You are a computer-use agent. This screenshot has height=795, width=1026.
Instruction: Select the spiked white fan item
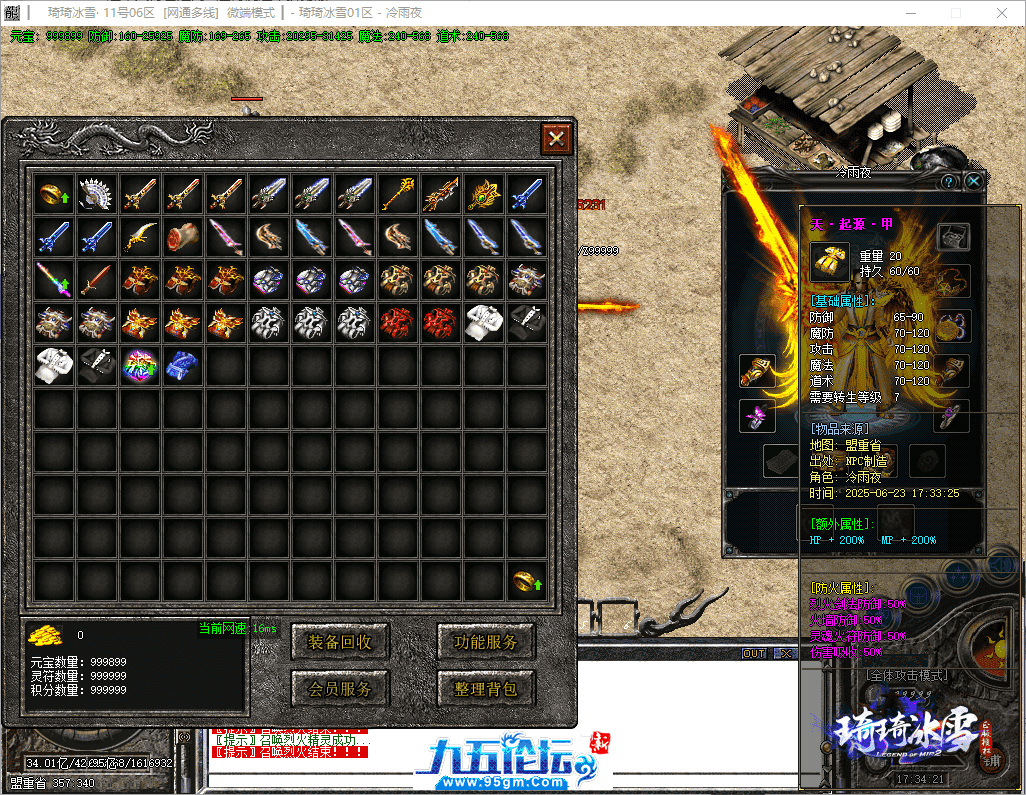click(x=98, y=193)
